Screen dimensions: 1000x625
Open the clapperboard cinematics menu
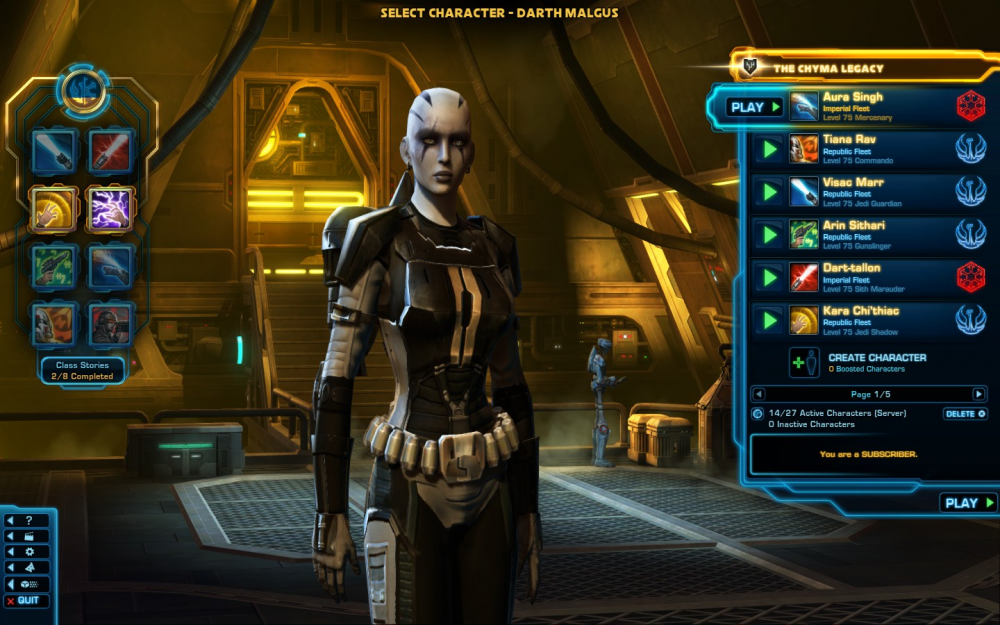pos(27,536)
